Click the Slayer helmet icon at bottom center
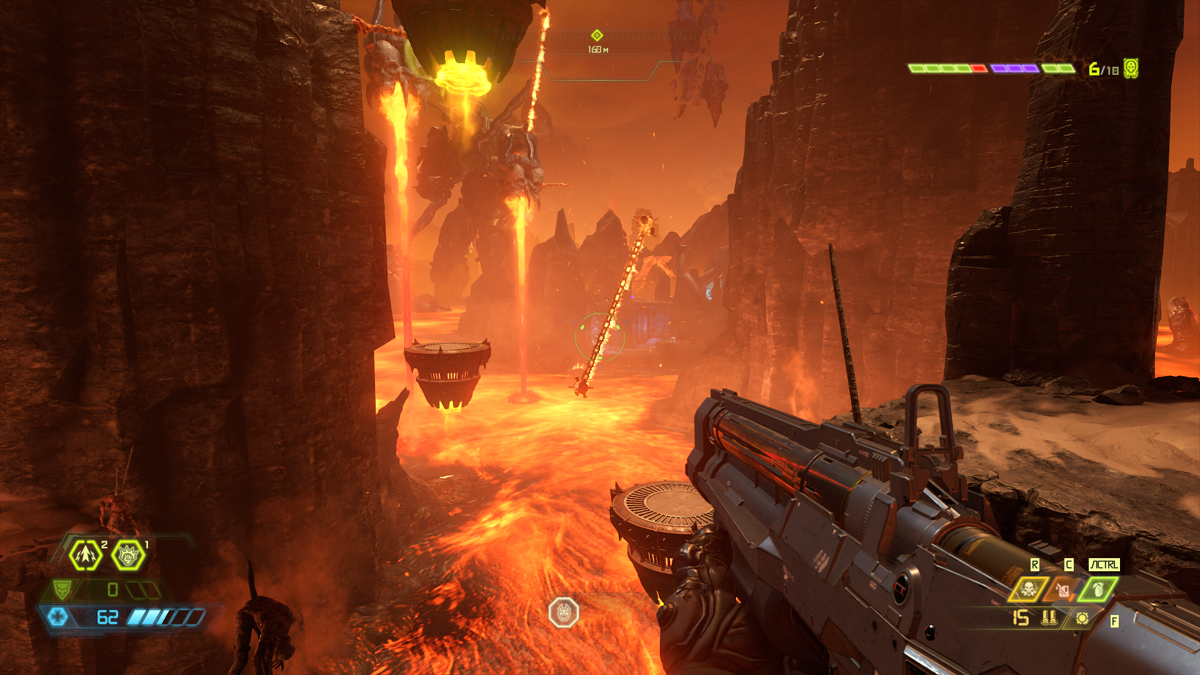The width and height of the screenshot is (1200, 675). (x=563, y=612)
